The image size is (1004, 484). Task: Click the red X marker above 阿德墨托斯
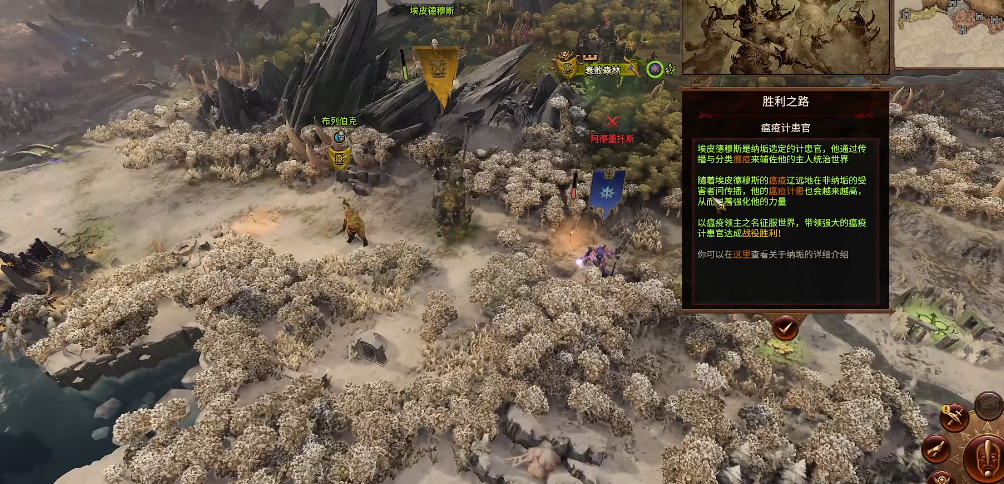point(612,121)
